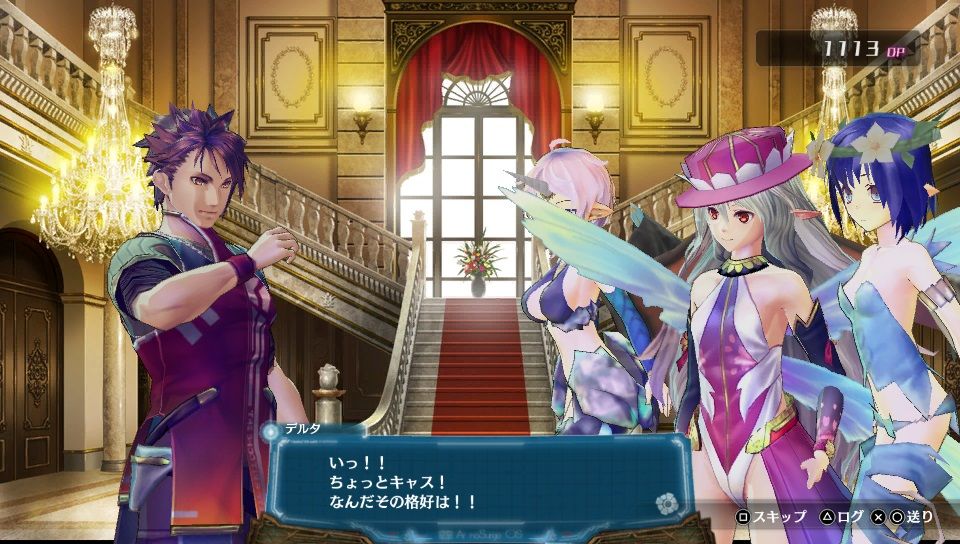960x544 pixels.
Task: Click the flower continue indicator in dialogue
Action: [665, 502]
